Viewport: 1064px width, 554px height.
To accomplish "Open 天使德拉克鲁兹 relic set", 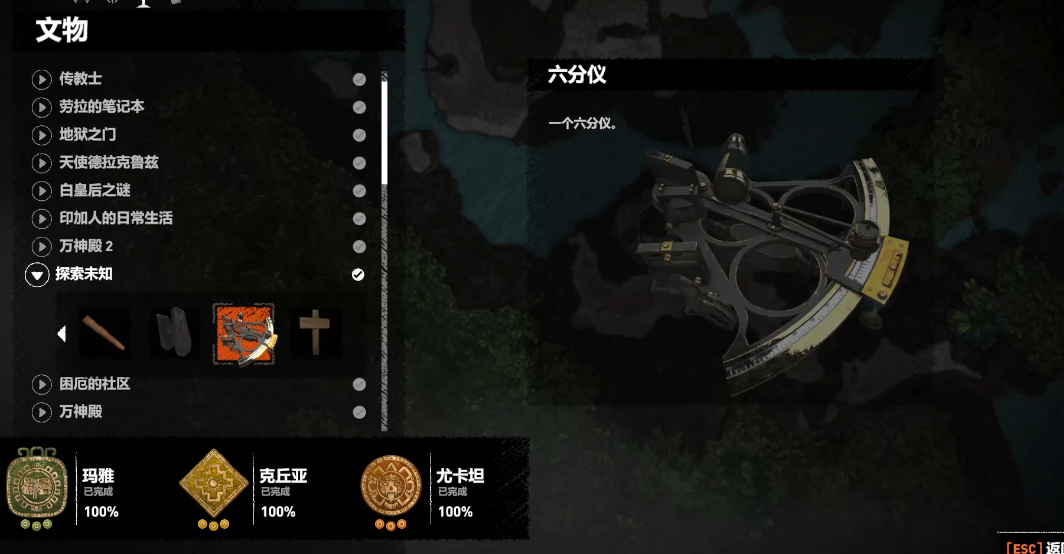I will [x=108, y=162].
